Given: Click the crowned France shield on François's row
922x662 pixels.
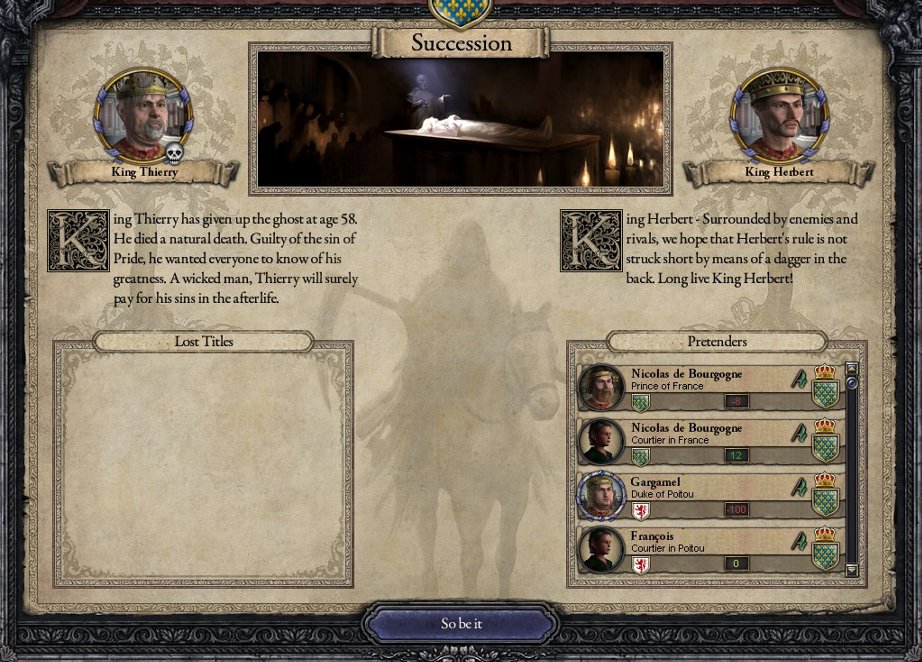Looking at the screenshot, I should coord(825,549).
